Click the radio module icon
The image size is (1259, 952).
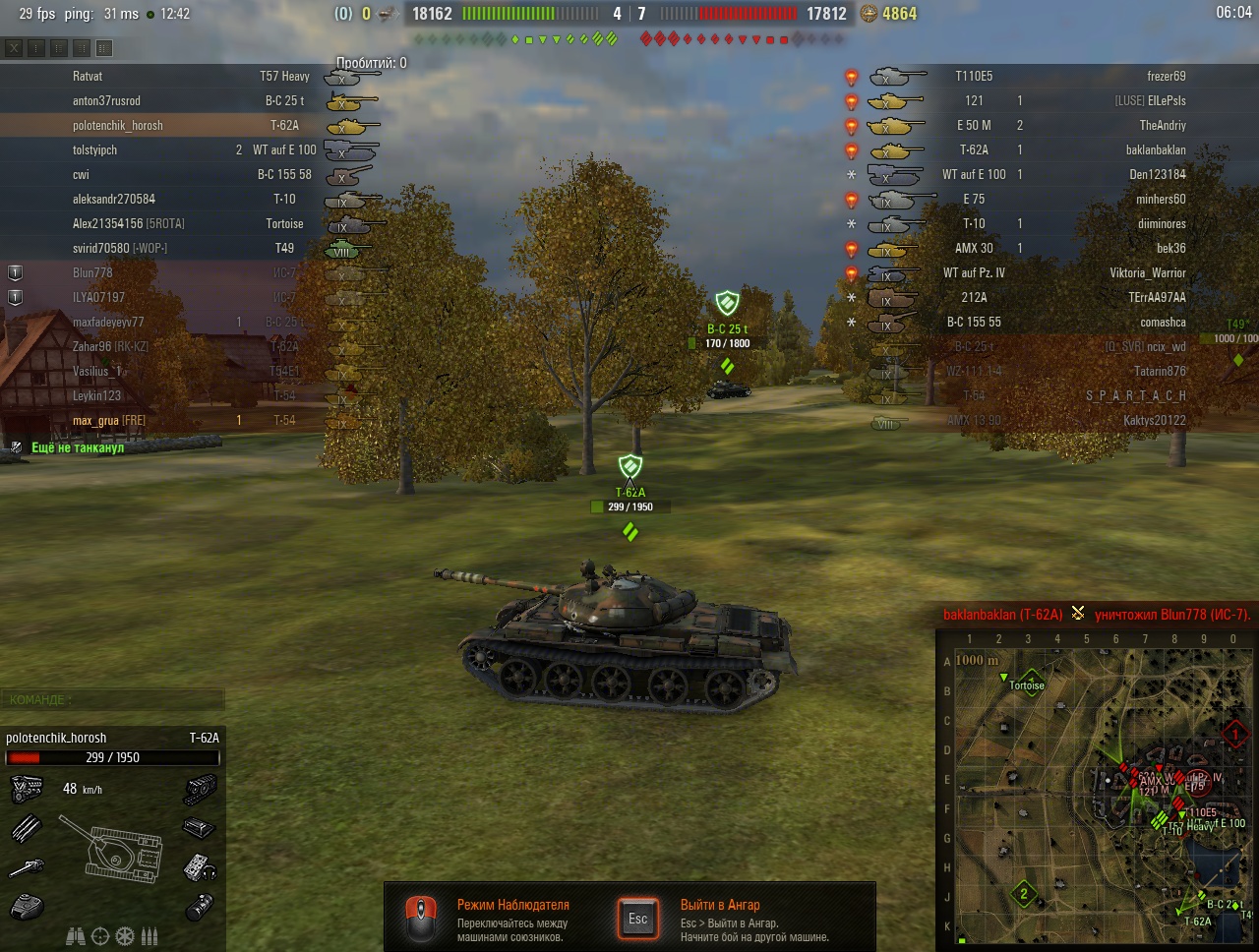click(199, 867)
